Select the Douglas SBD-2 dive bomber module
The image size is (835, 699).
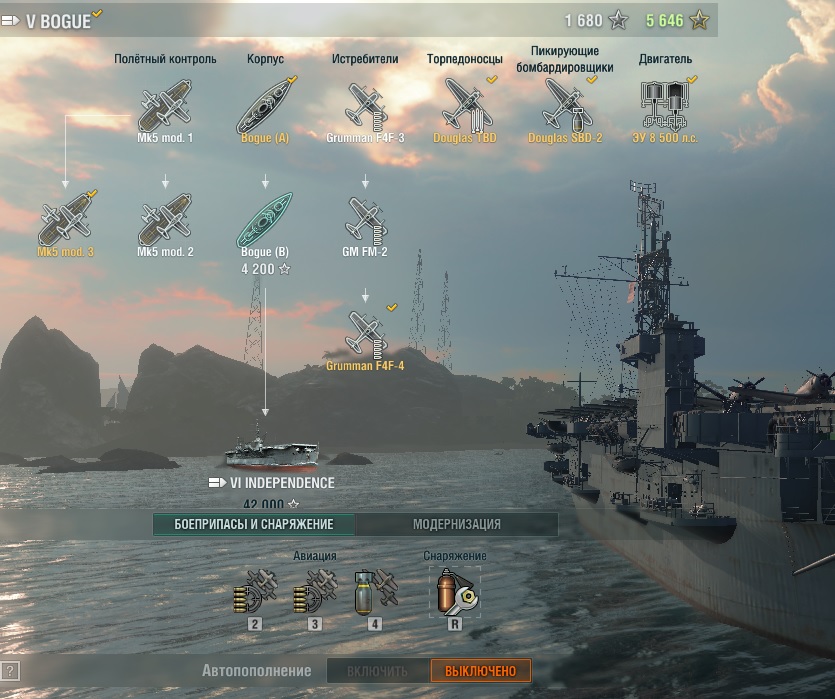(565, 104)
